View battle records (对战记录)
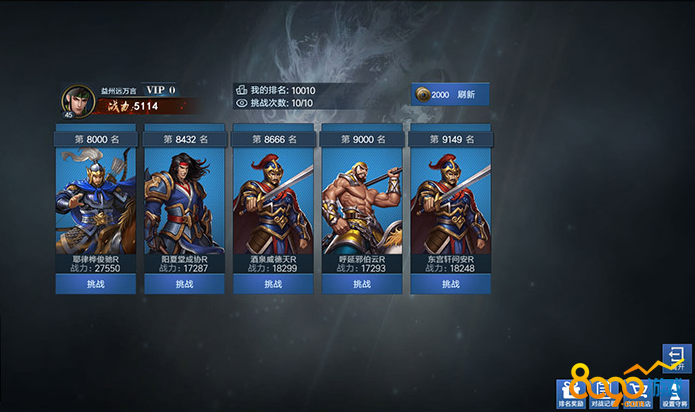695x412 pixels. coord(603,394)
